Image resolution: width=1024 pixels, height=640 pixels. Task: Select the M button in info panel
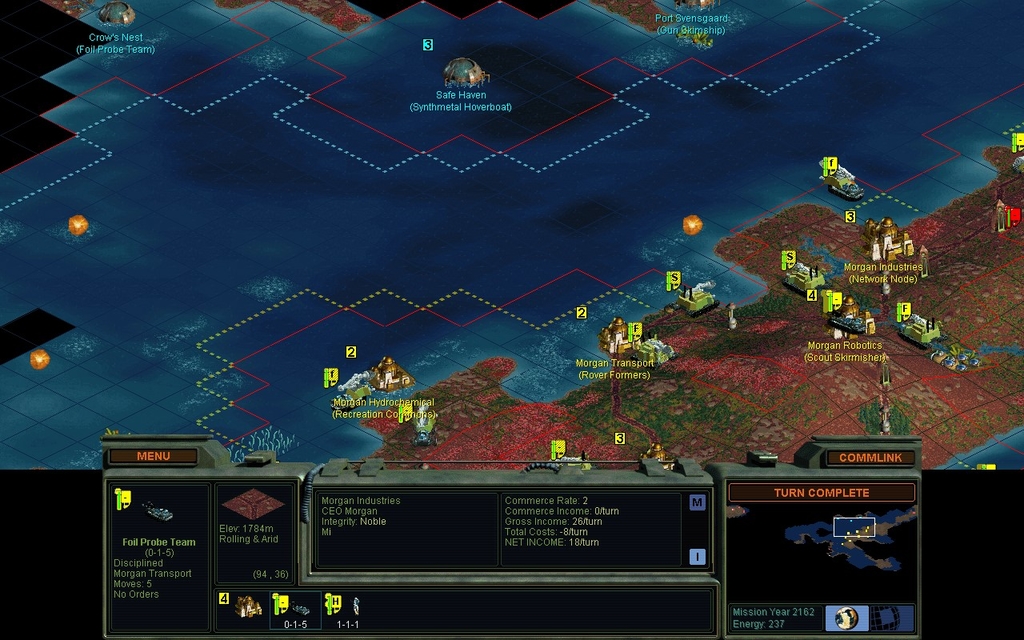697,503
